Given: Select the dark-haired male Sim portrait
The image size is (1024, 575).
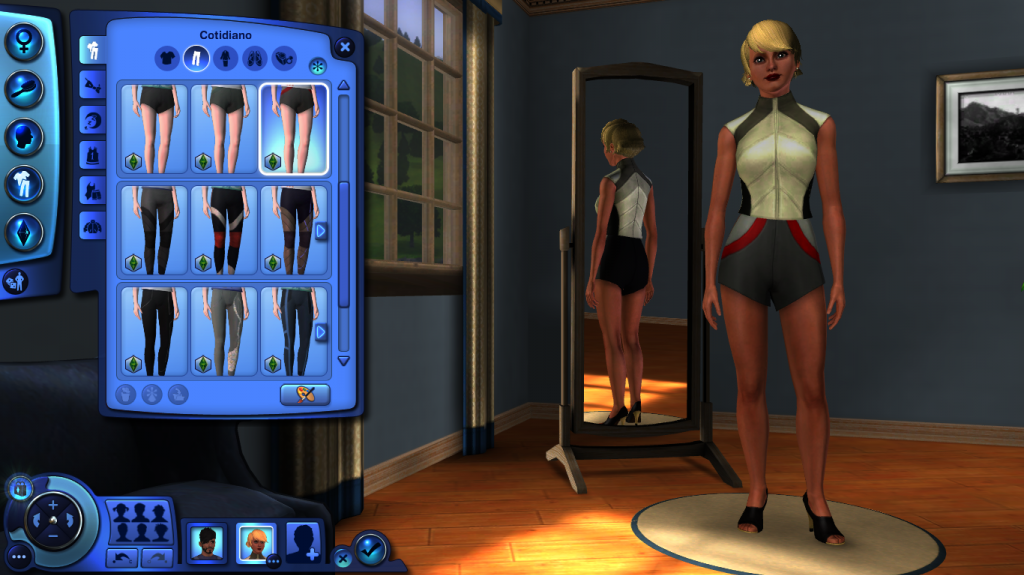Looking at the screenshot, I should (207, 543).
